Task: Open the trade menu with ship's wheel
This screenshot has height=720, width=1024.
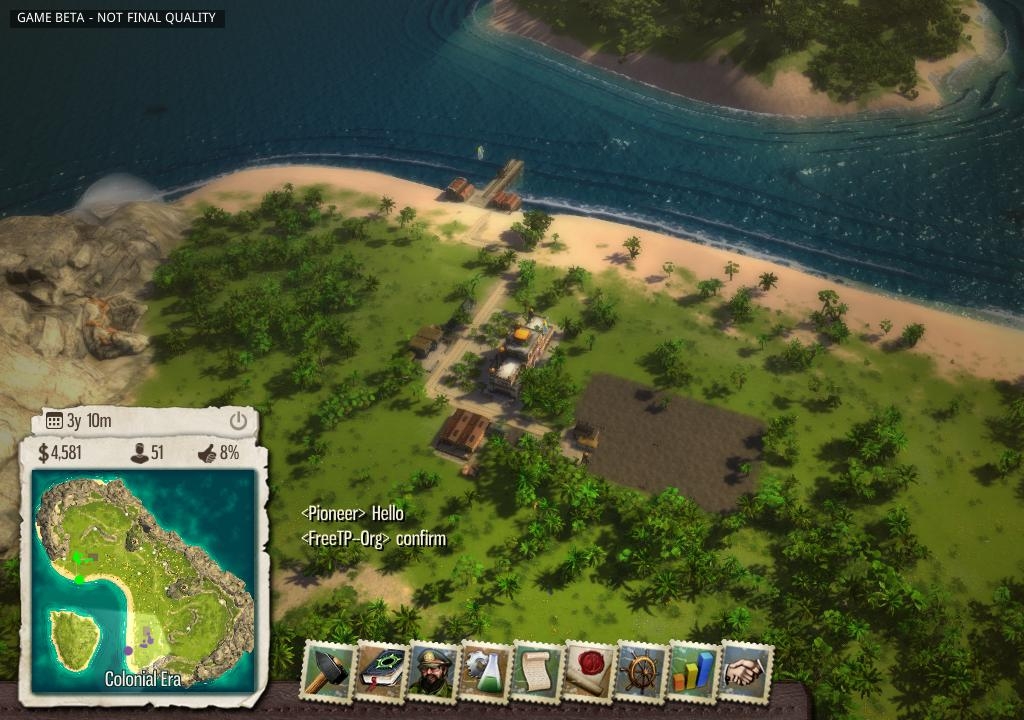Action: click(x=642, y=670)
